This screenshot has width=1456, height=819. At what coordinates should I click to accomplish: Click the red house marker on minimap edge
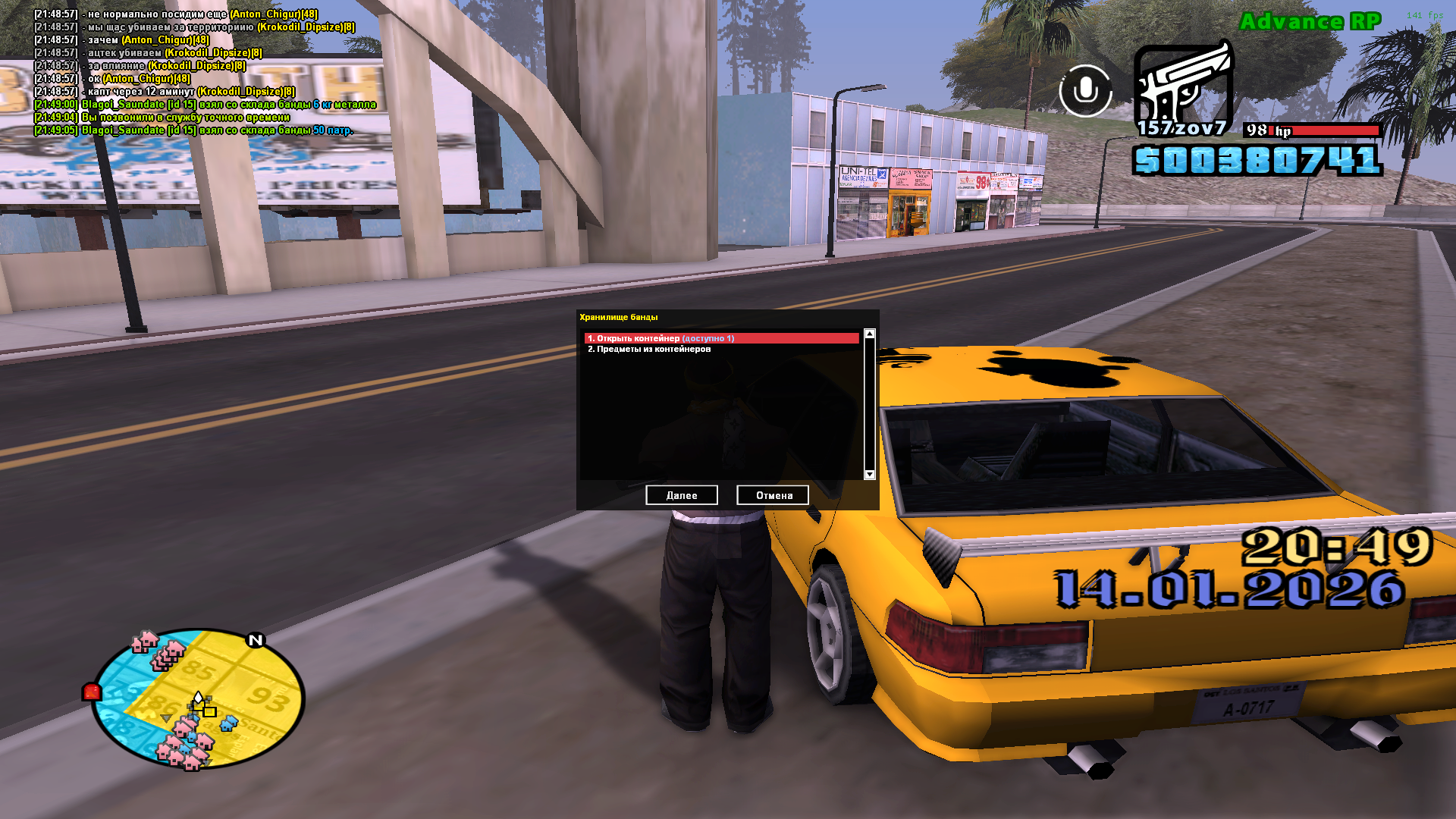(x=92, y=692)
